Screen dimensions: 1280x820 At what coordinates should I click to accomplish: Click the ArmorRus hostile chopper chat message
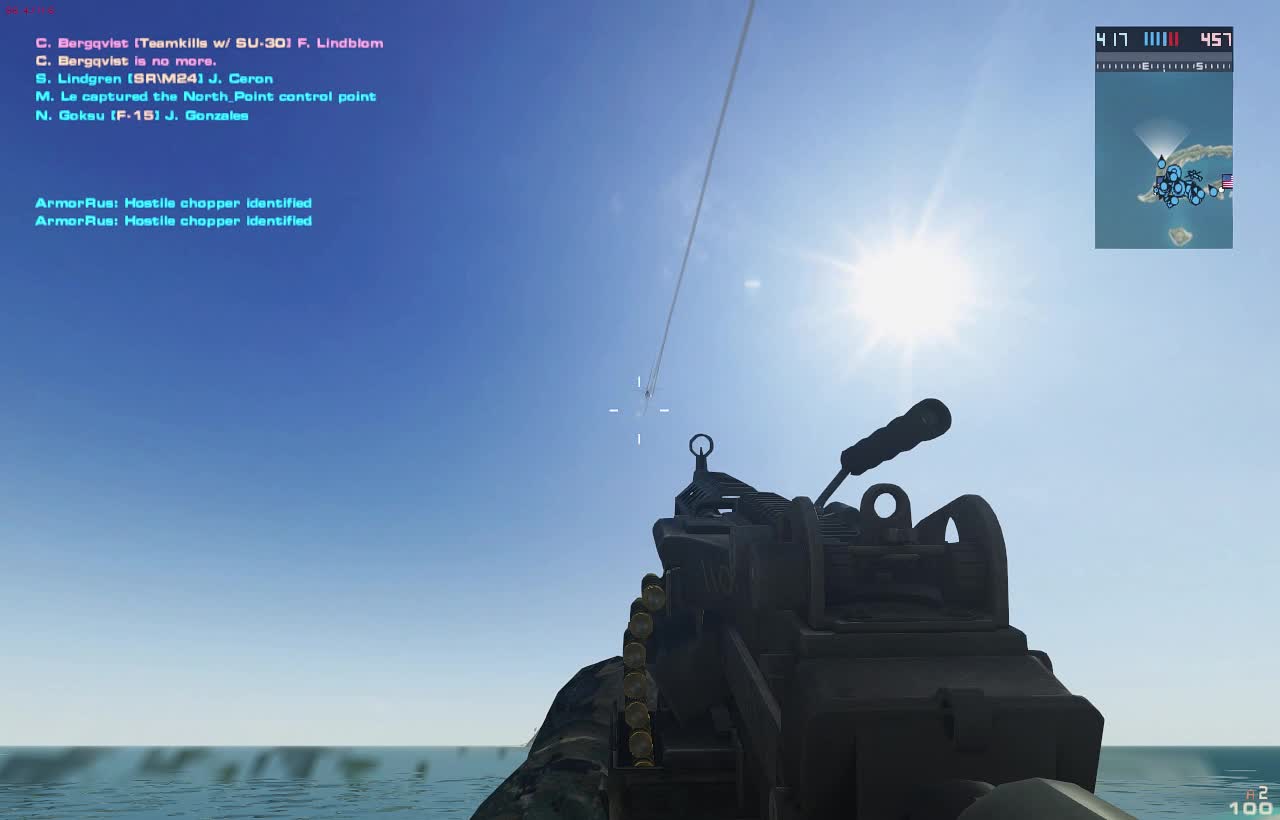click(x=172, y=202)
